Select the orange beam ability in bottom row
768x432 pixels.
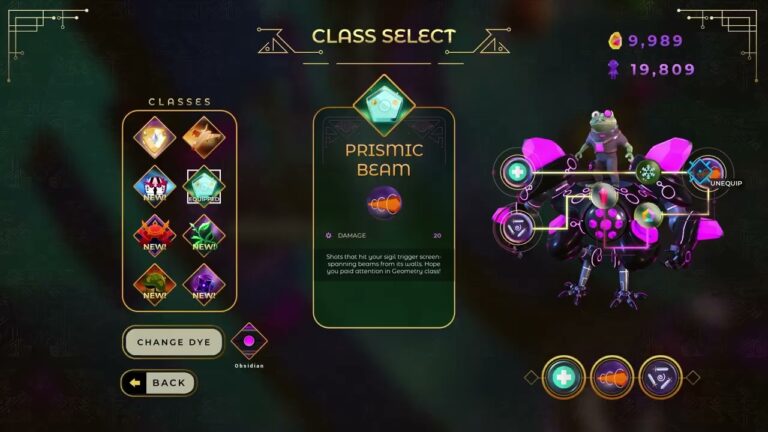[611, 377]
